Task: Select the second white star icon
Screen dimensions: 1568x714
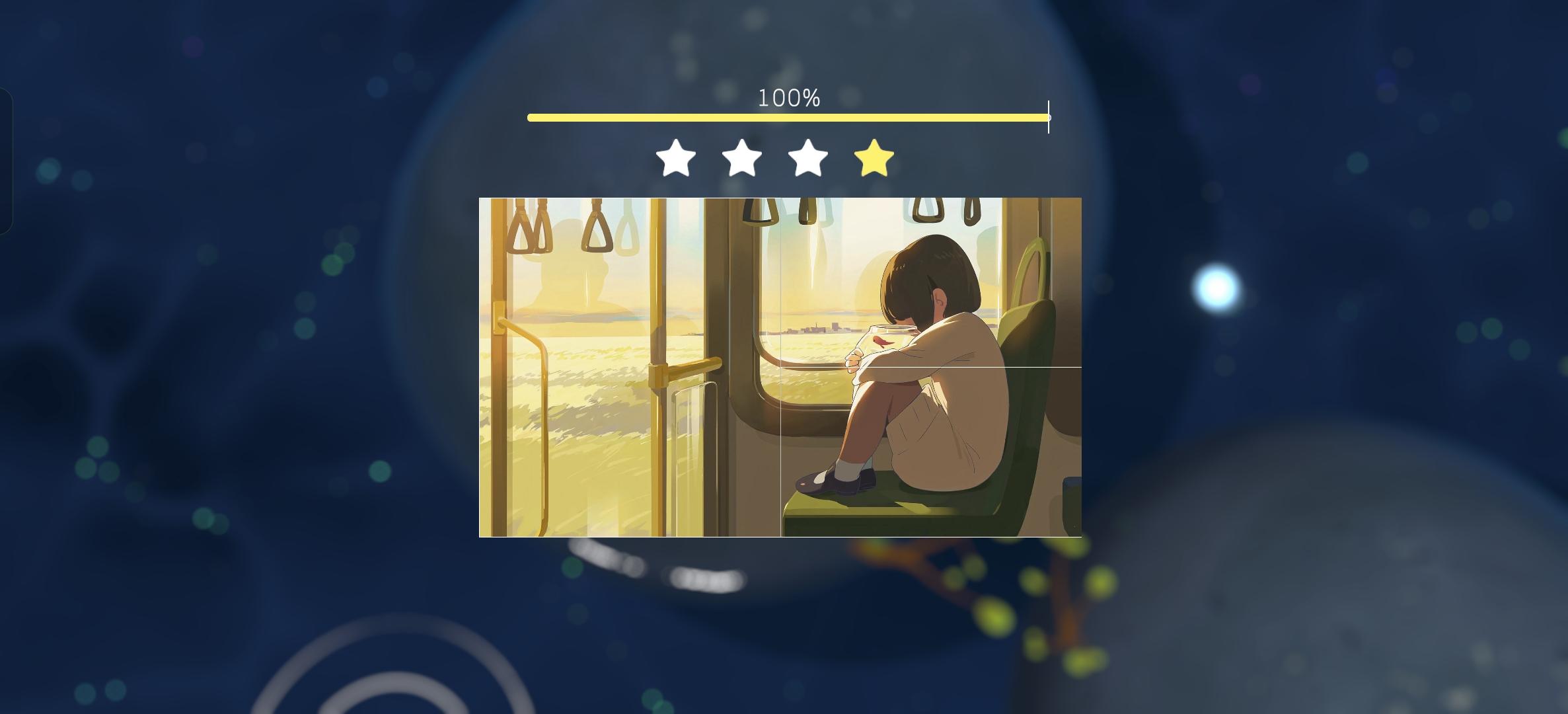Action: click(741, 159)
